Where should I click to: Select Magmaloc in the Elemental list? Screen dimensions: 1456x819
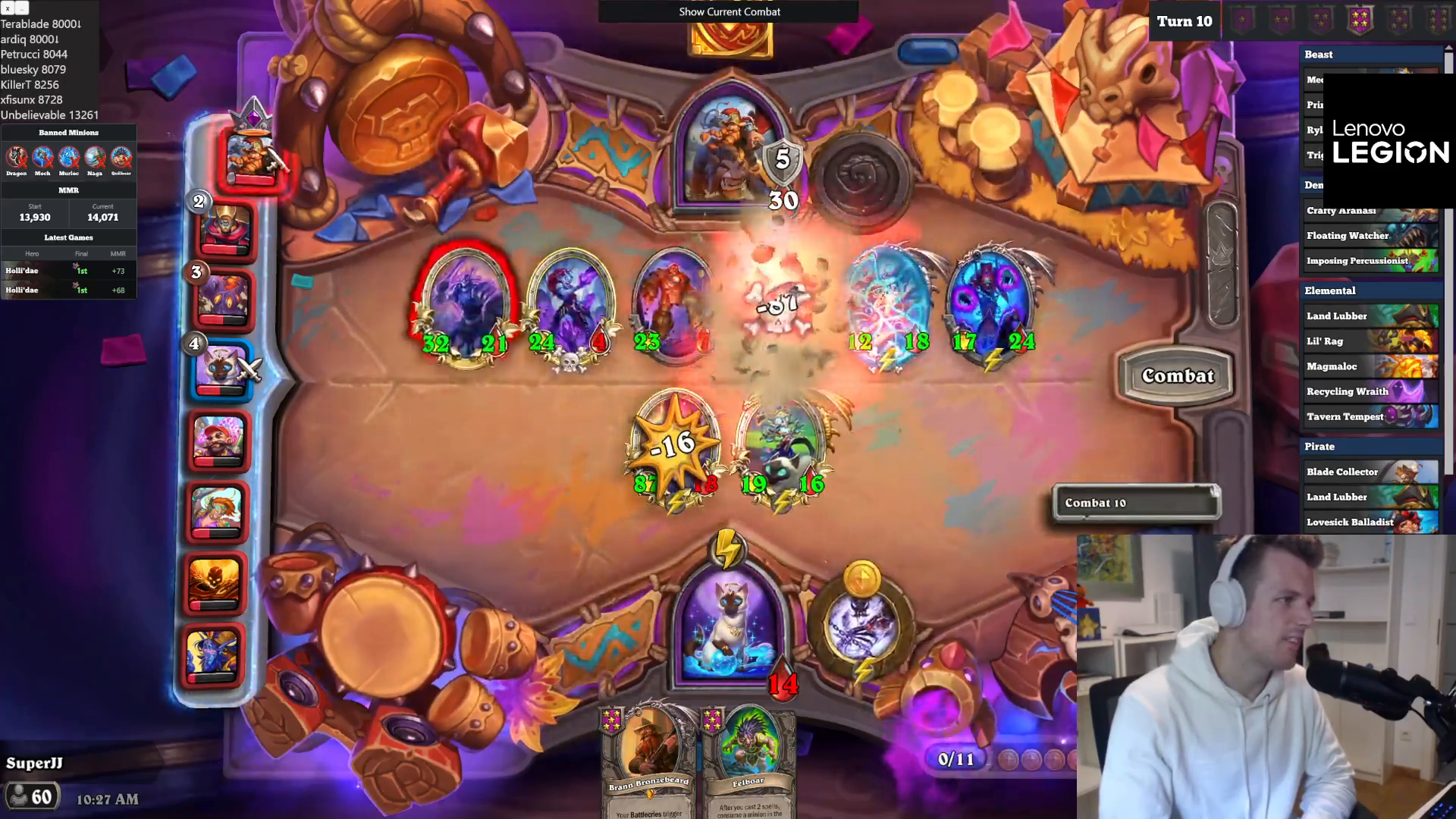click(x=1370, y=366)
